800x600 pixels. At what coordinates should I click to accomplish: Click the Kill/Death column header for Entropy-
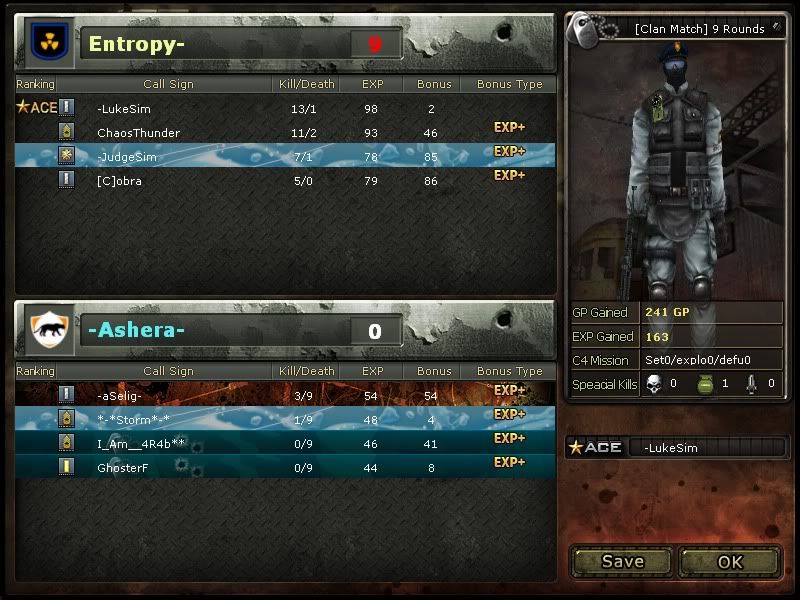305,84
